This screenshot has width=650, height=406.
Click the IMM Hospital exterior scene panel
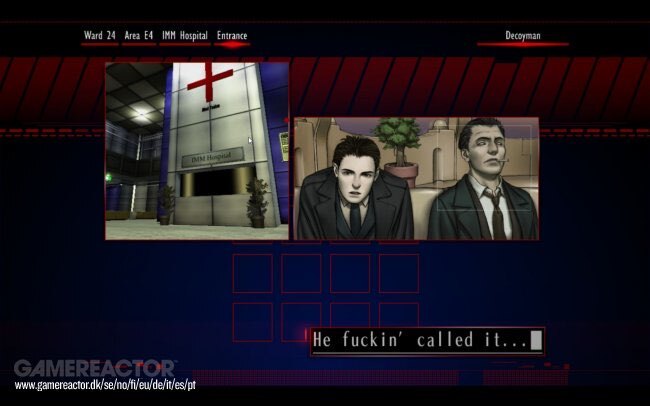197,151
